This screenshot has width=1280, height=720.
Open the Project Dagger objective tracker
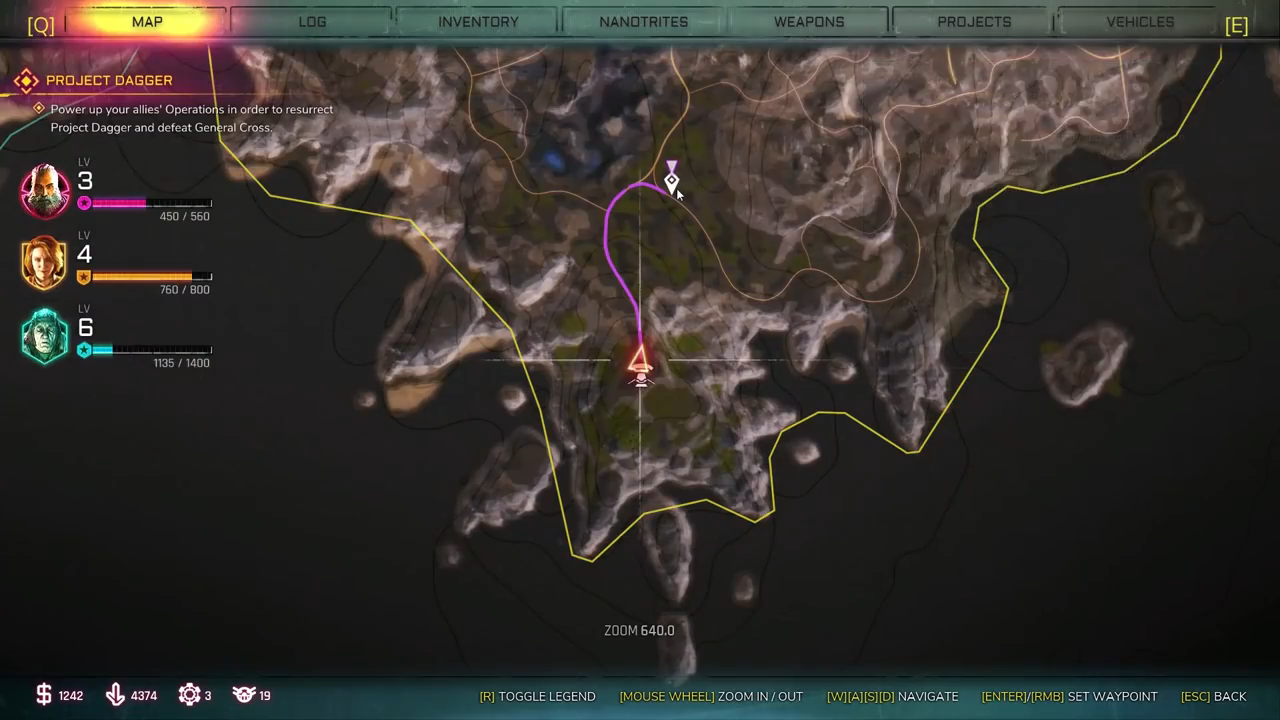(109, 80)
